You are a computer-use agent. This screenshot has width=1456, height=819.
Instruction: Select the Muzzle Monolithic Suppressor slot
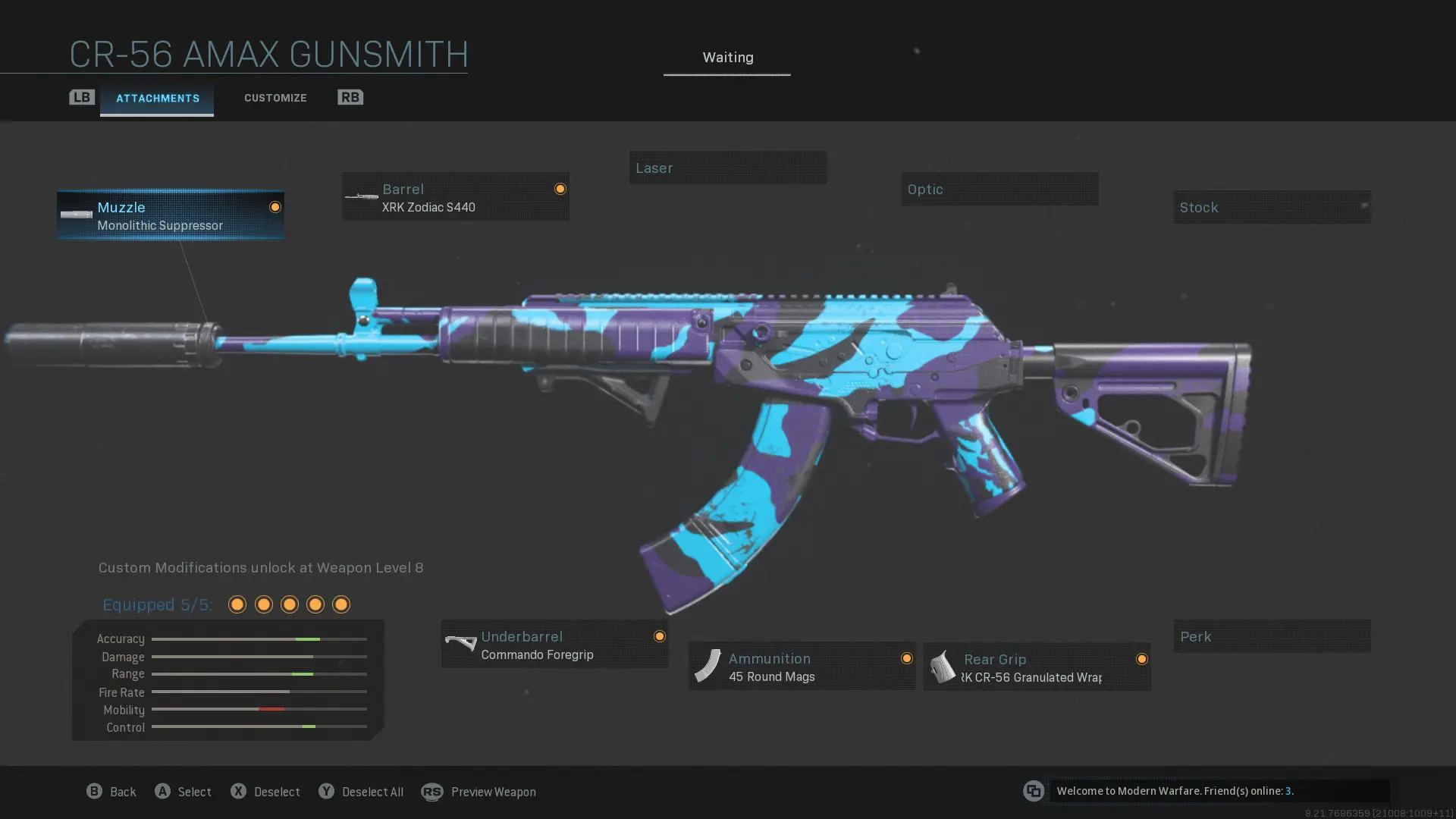[x=171, y=215]
